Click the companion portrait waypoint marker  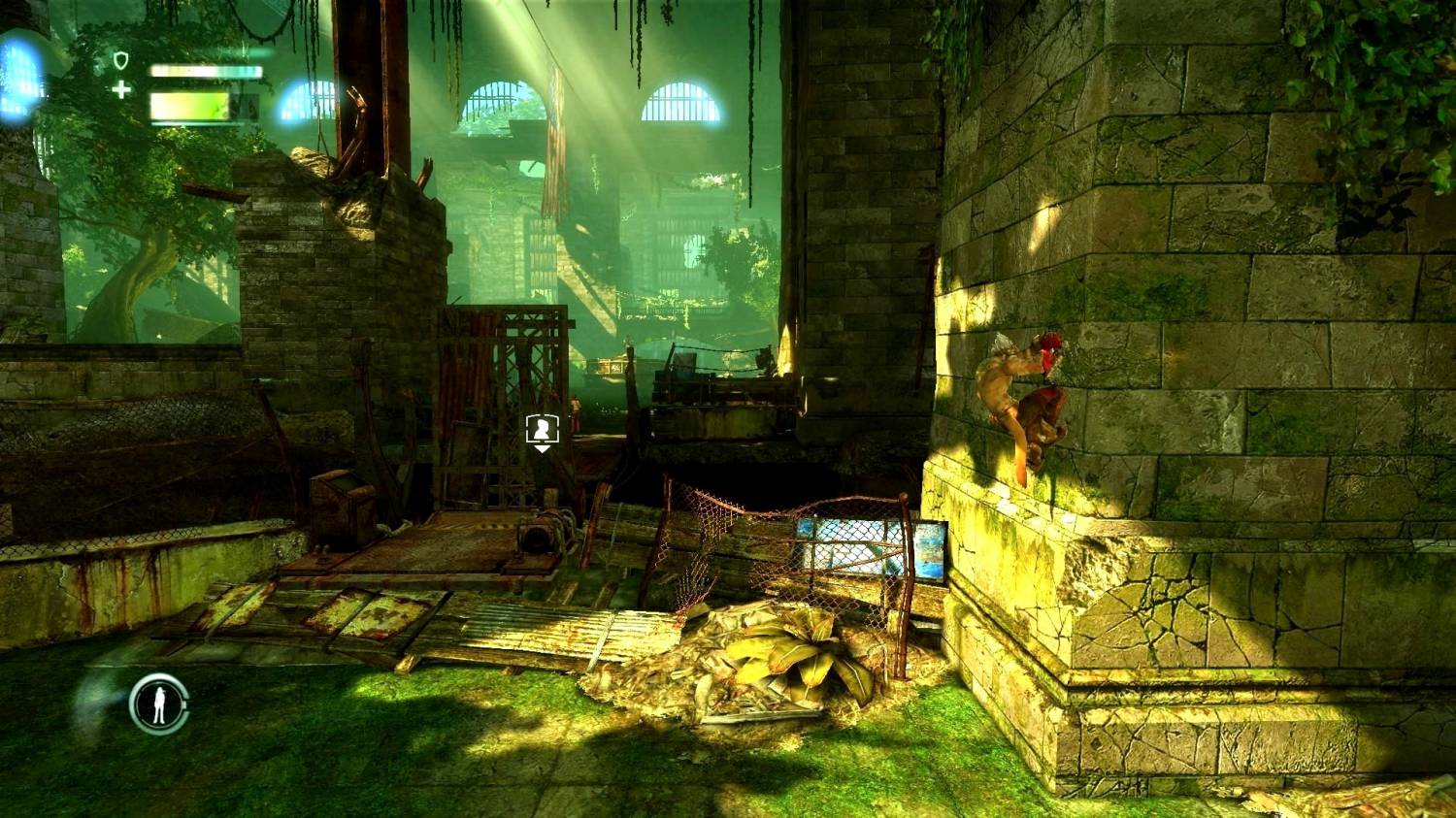(540, 429)
